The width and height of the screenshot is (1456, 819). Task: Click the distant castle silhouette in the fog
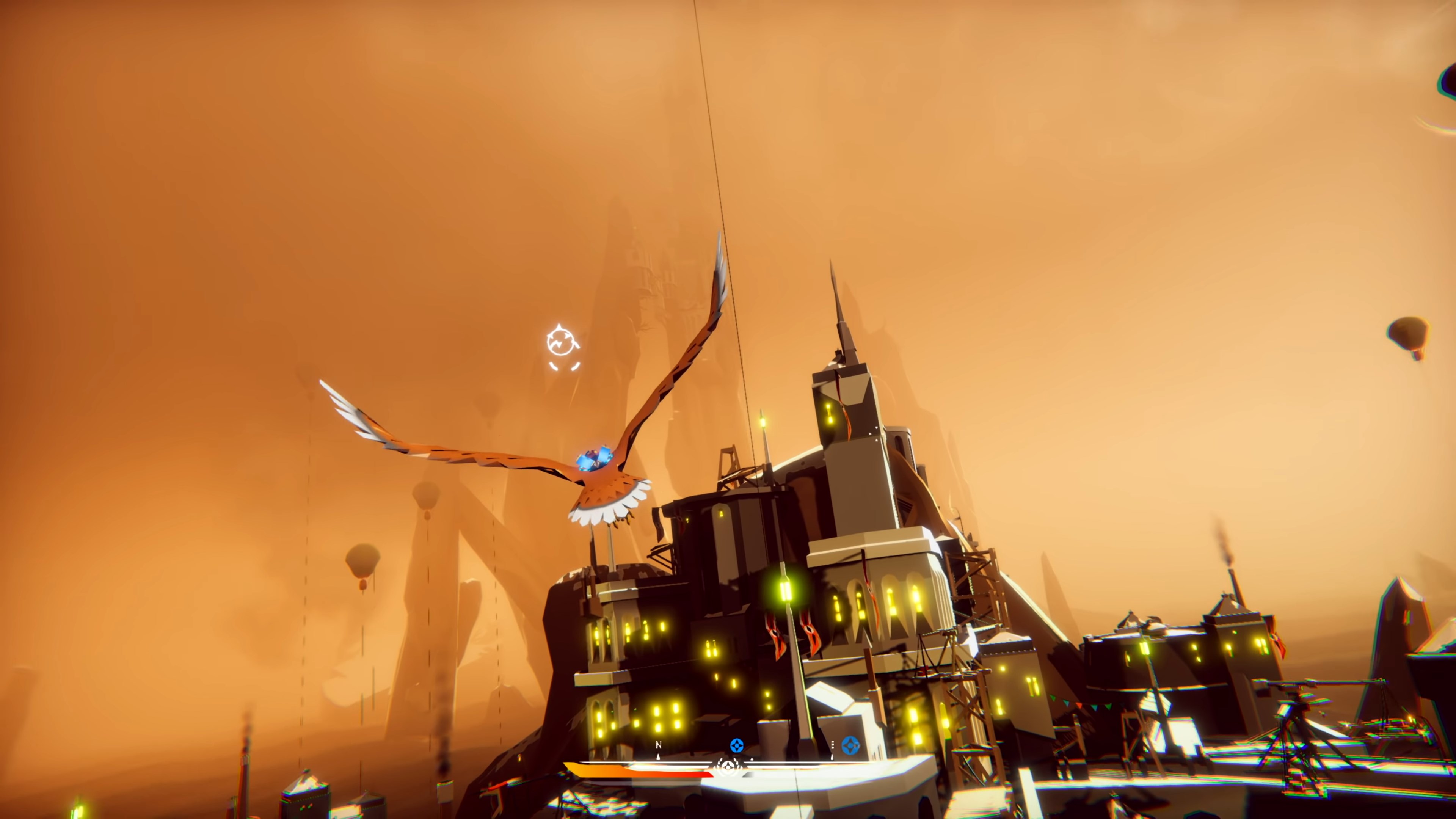pyautogui.click(x=659, y=282)
